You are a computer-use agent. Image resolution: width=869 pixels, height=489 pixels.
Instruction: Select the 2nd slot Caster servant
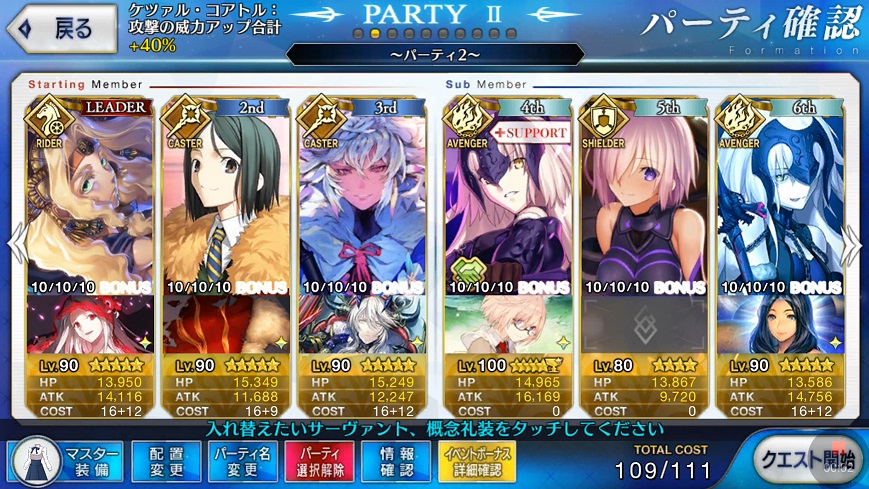225,190
